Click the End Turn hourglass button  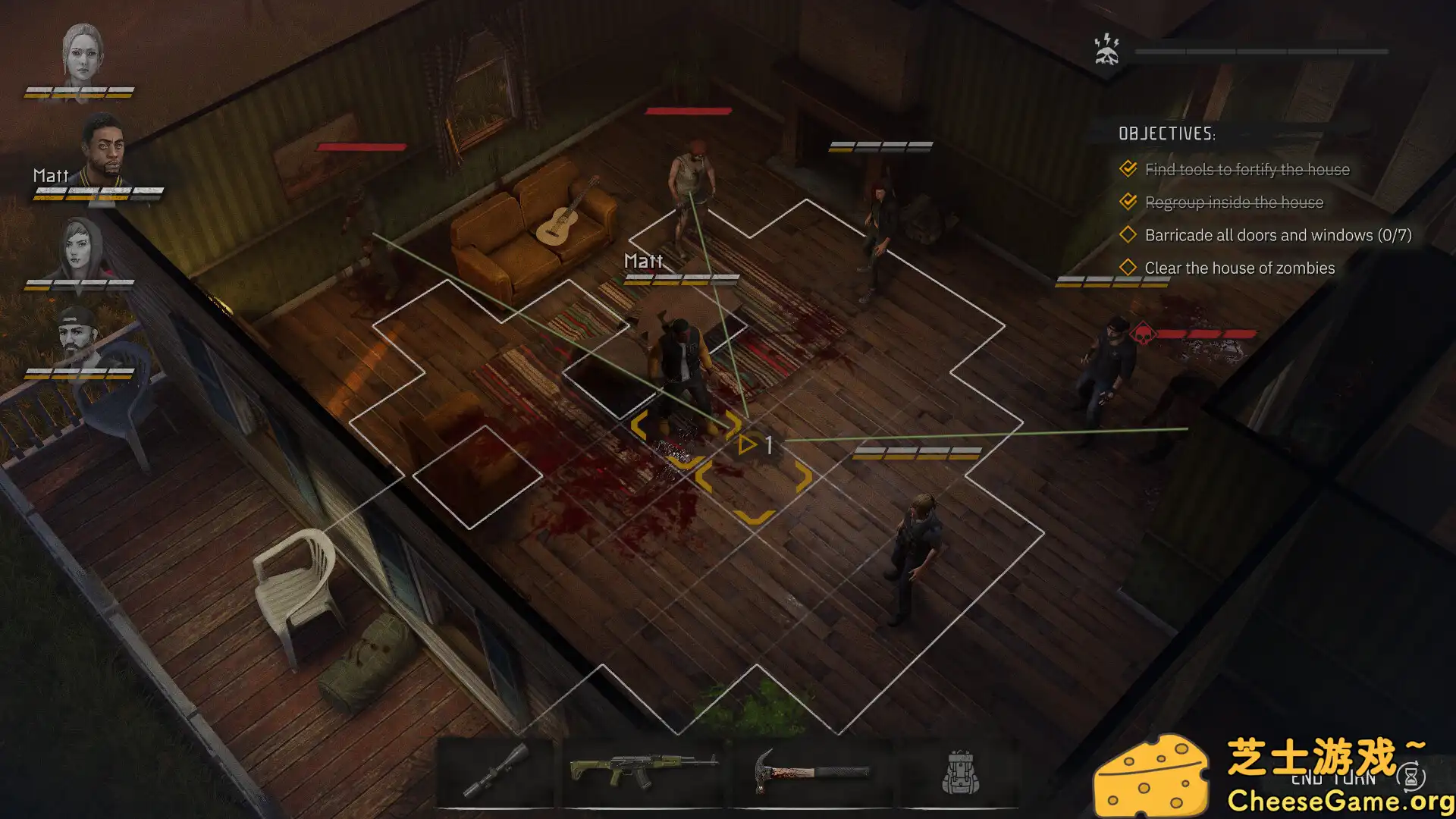click(1410, 777)
